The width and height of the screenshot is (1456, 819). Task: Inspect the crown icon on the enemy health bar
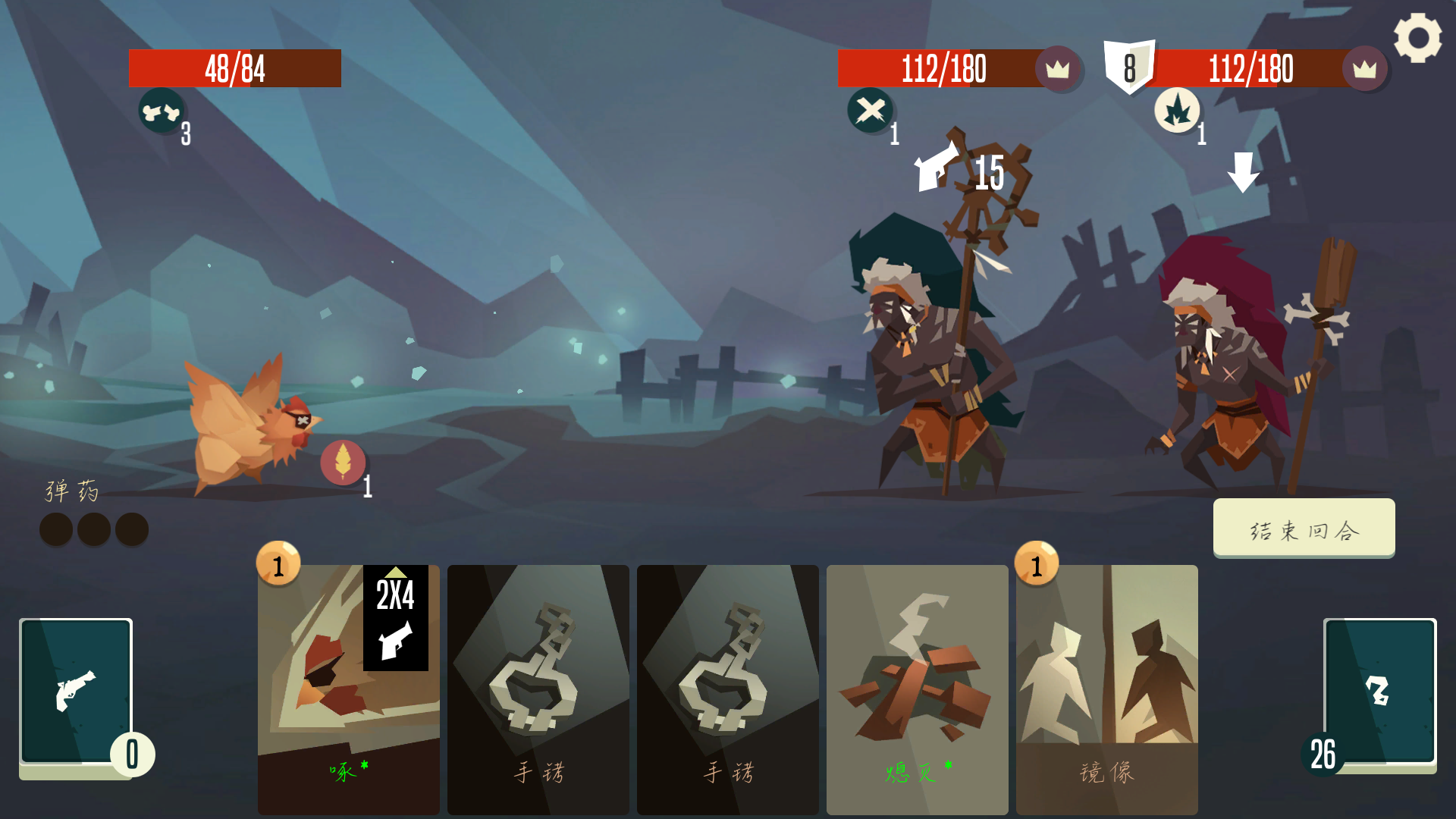coord(1059,70)
